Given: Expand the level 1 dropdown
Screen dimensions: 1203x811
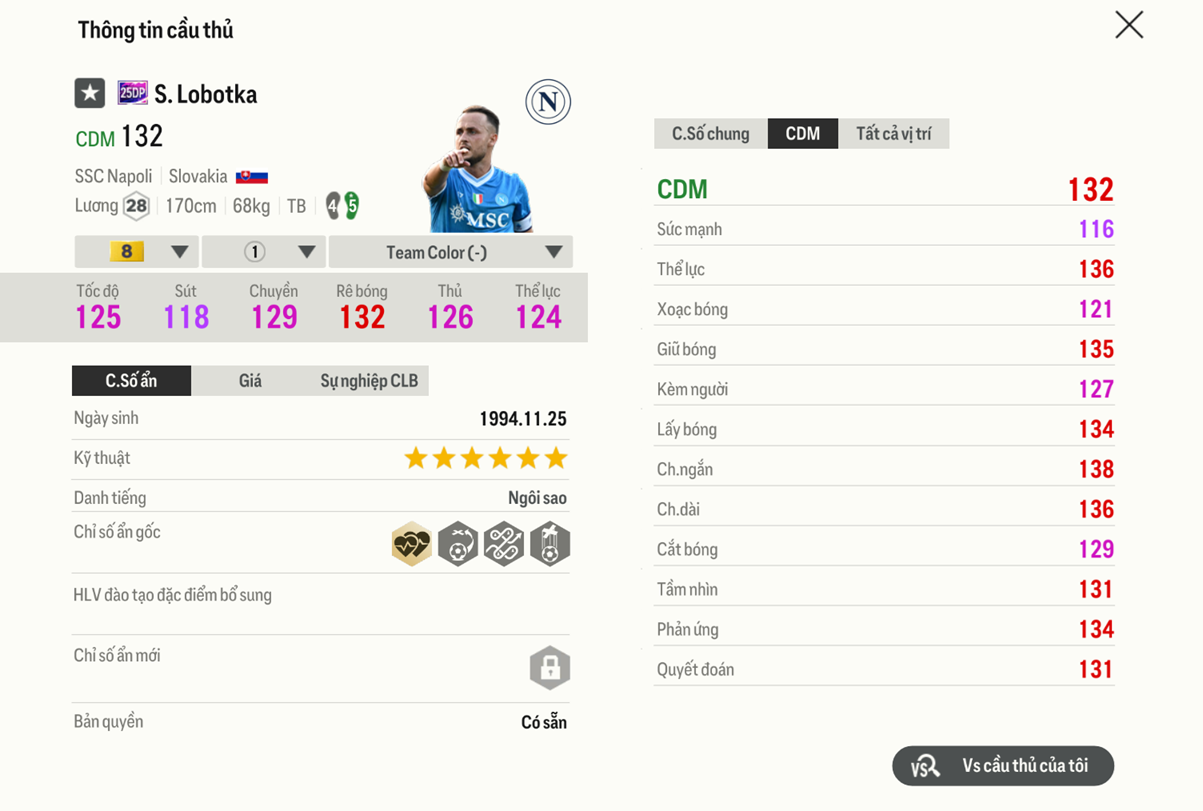Looking at the screenshot, I should click(265, 252).
